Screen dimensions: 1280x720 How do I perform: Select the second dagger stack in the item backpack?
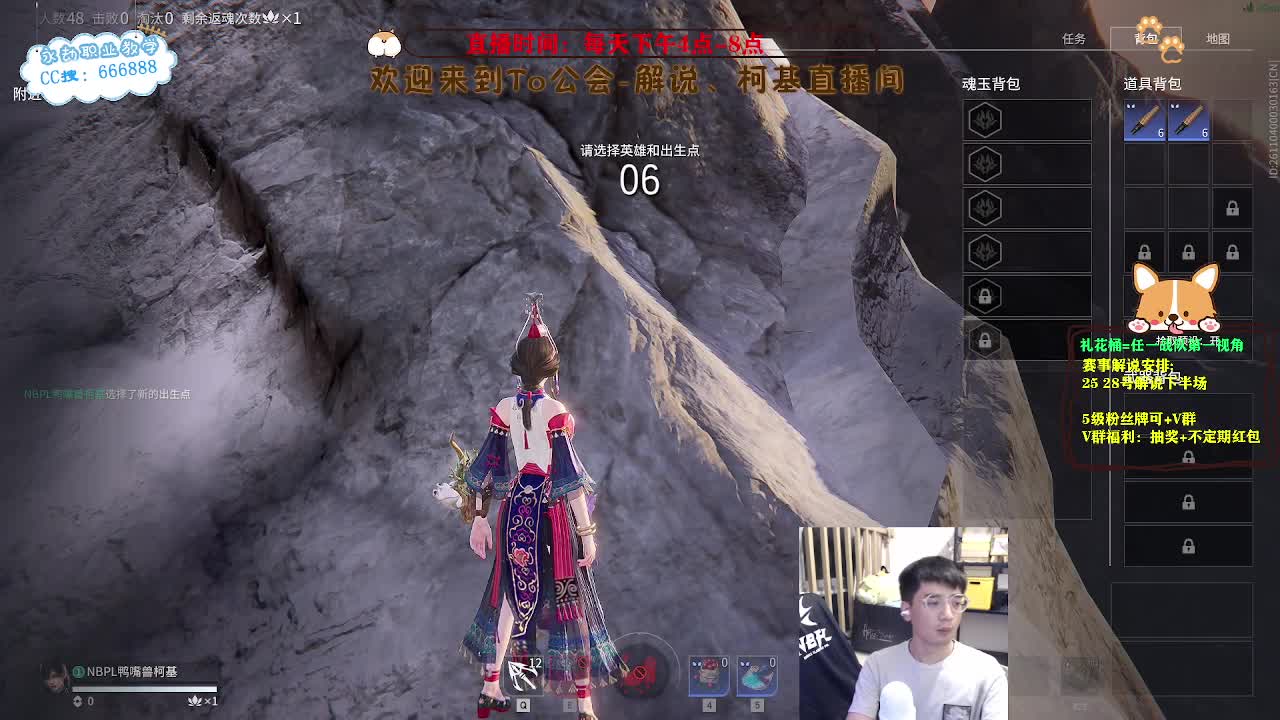[1188, 118]
